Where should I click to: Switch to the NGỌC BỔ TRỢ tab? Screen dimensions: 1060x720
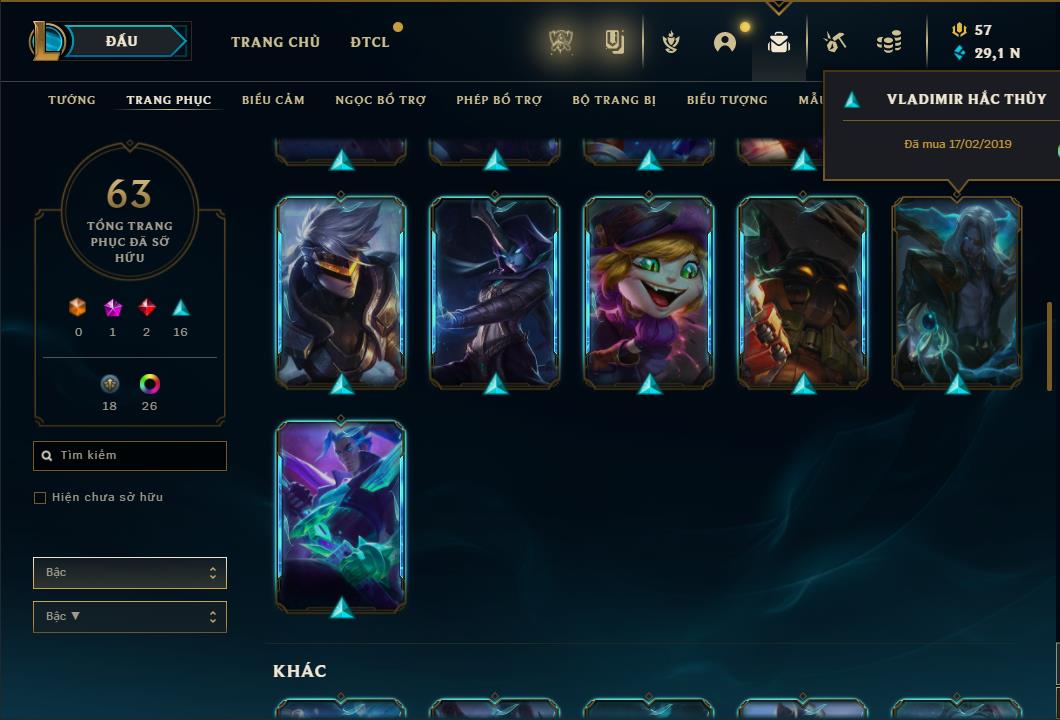pos(380,100)
